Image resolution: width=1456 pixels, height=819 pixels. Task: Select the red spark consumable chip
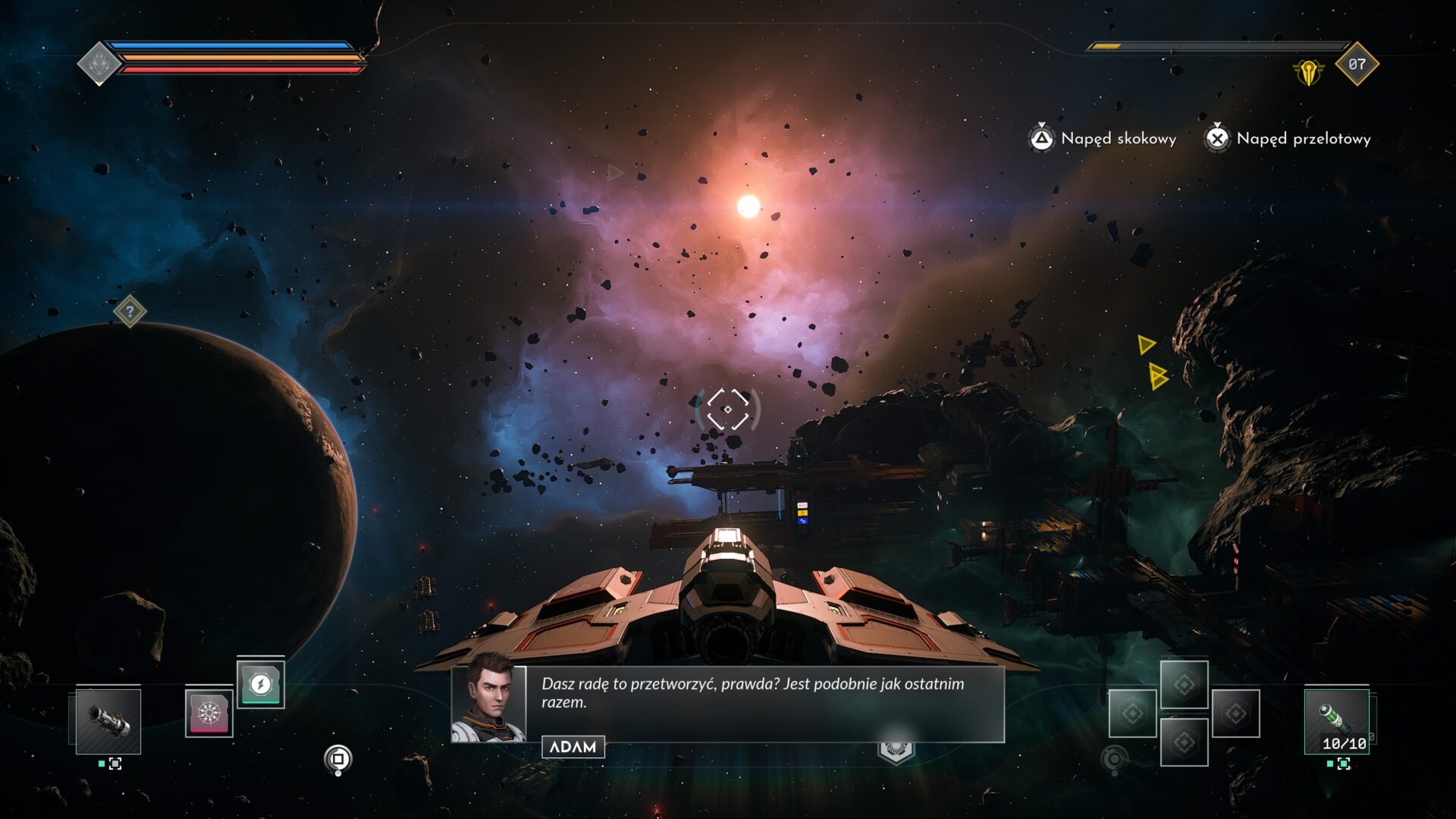209,714
